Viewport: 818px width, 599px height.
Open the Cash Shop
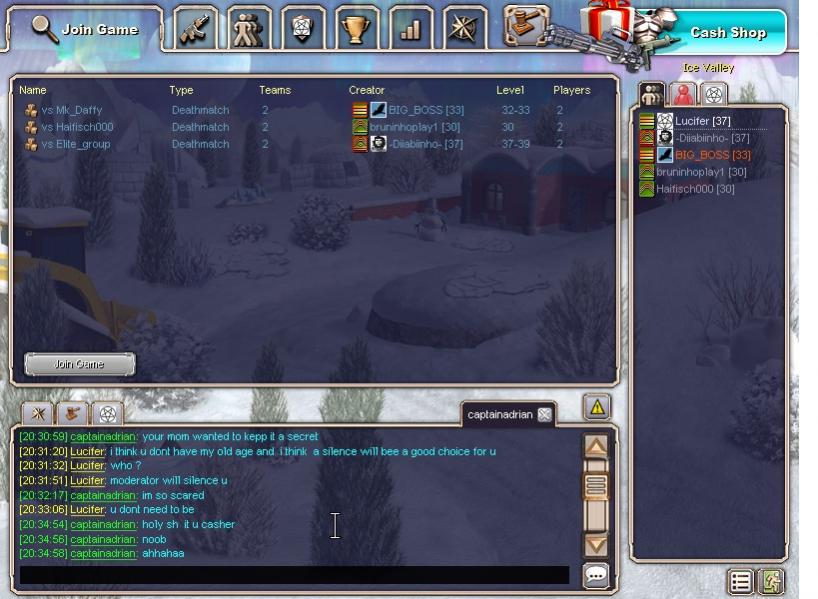728,33
